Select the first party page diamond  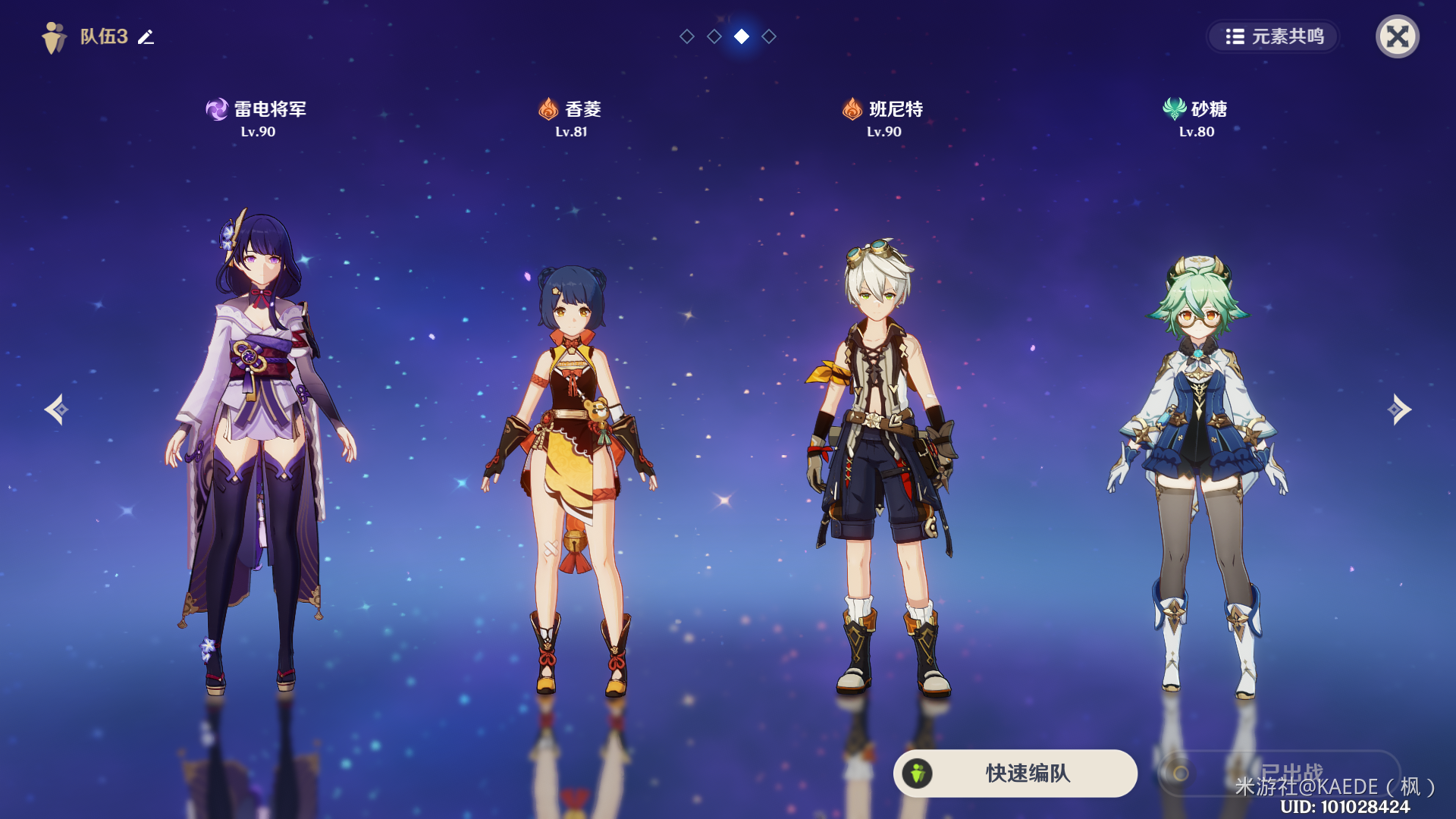coord(687,36)
